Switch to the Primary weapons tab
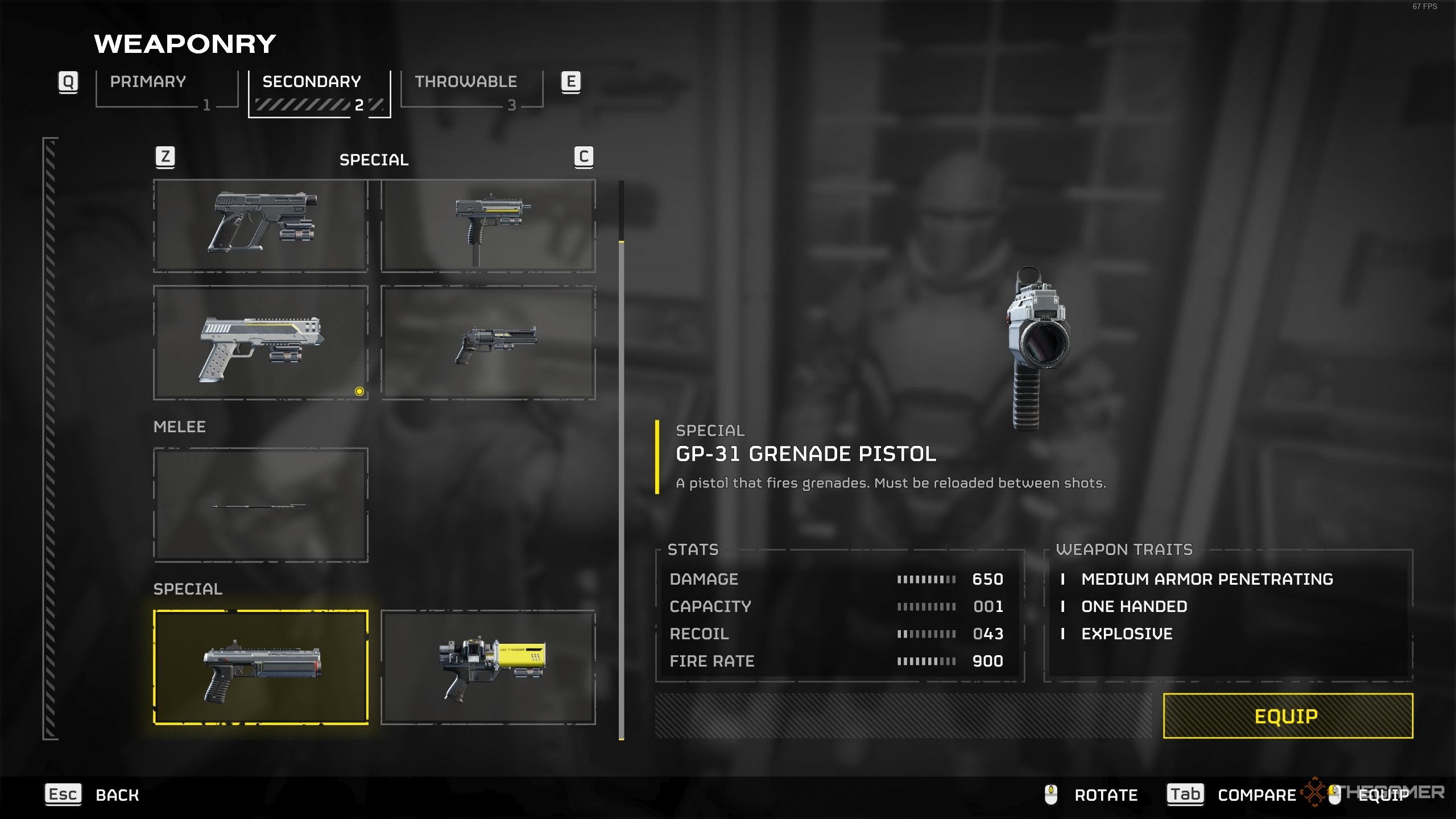 pos(166,89)
